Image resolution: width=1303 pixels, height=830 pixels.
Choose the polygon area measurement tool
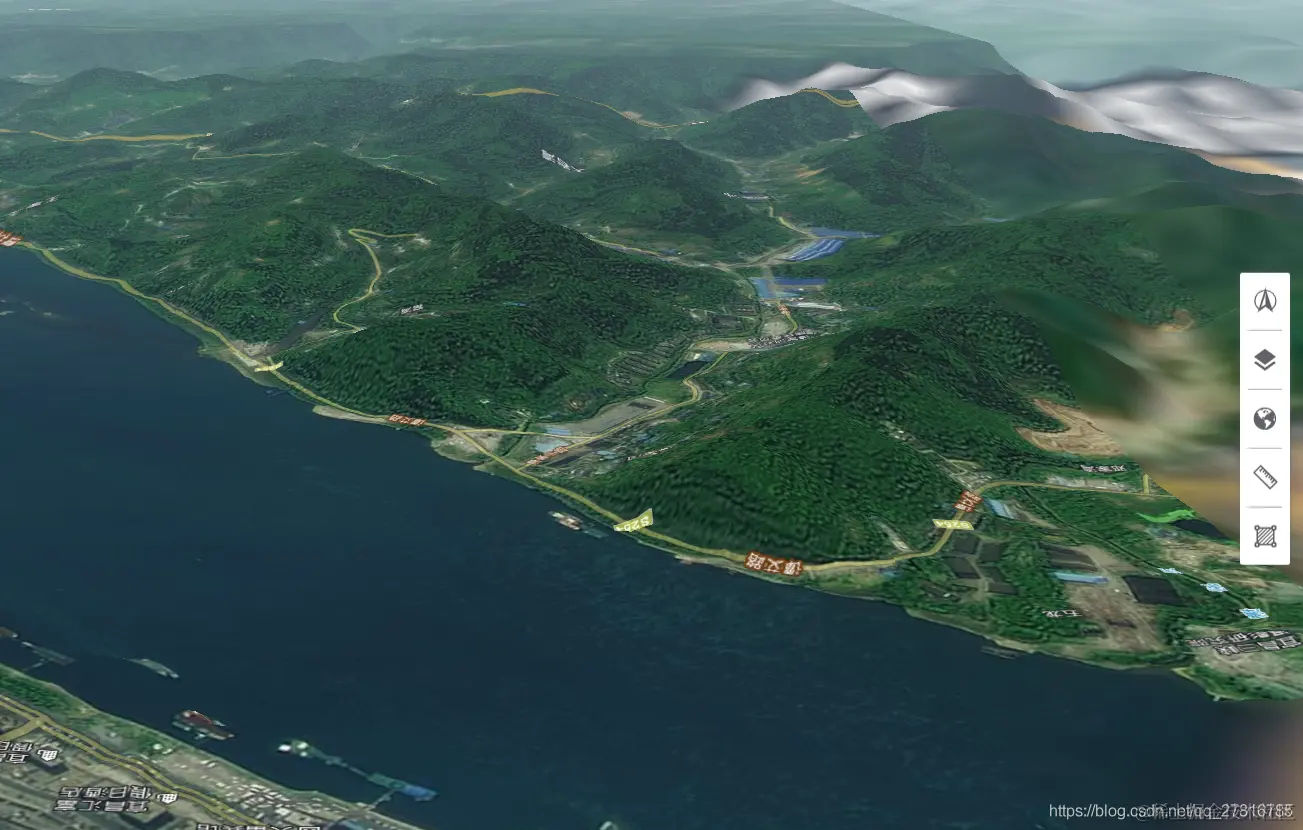1265,536
